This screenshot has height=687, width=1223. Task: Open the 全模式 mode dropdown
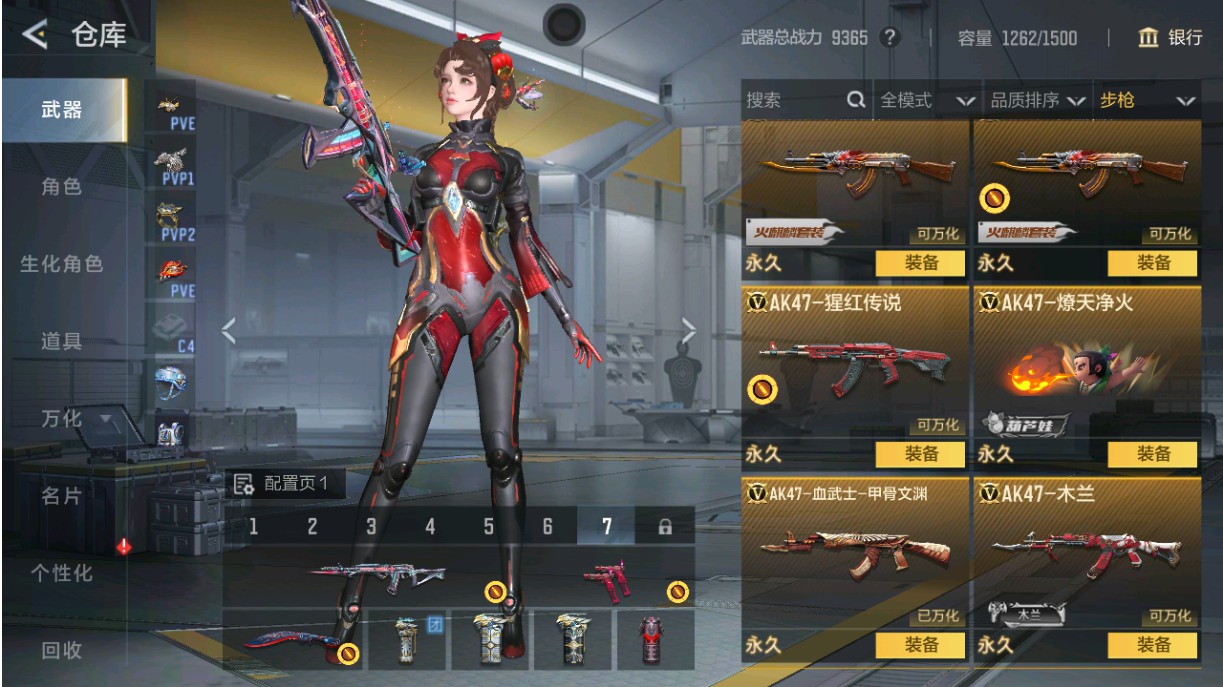(926, 100)
